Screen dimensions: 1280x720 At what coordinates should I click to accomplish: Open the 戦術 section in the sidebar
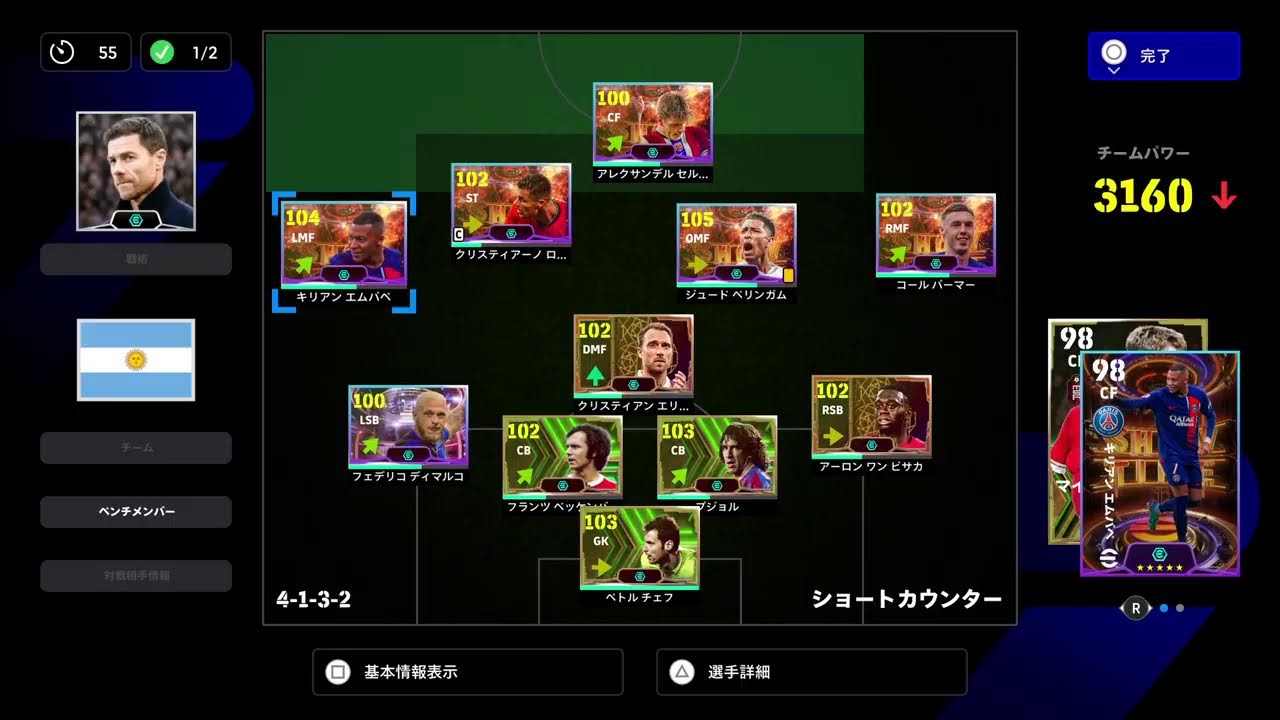135,260
